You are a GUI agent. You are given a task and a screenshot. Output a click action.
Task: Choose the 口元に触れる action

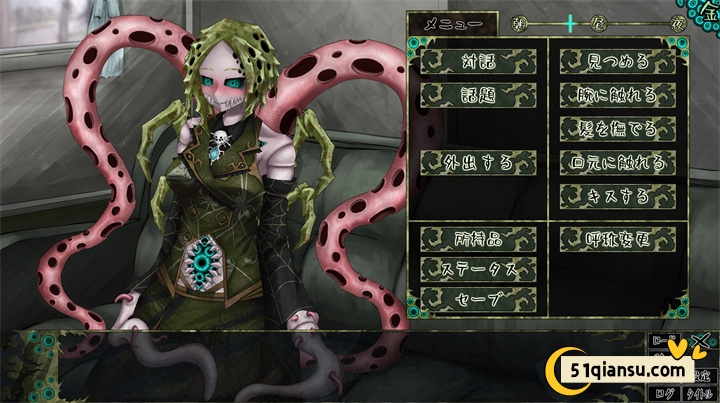(617, 162)
